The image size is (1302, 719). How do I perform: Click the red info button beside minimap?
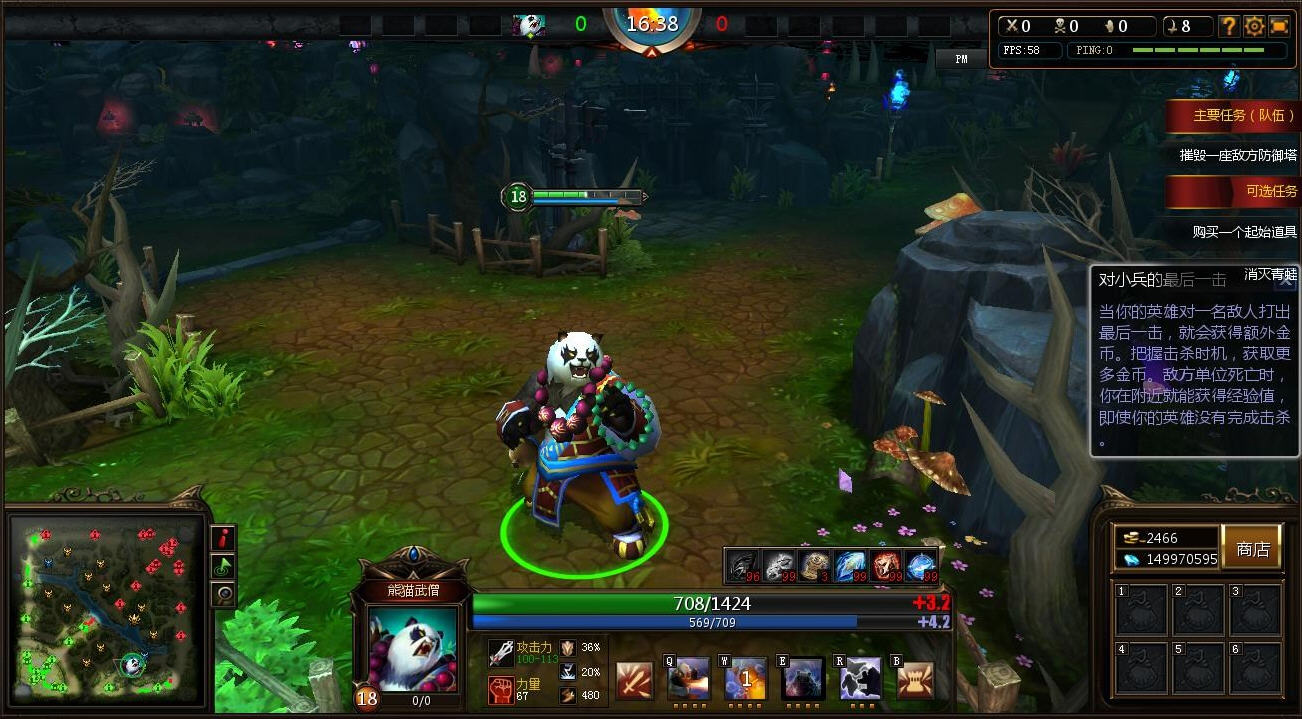(223, 538)
